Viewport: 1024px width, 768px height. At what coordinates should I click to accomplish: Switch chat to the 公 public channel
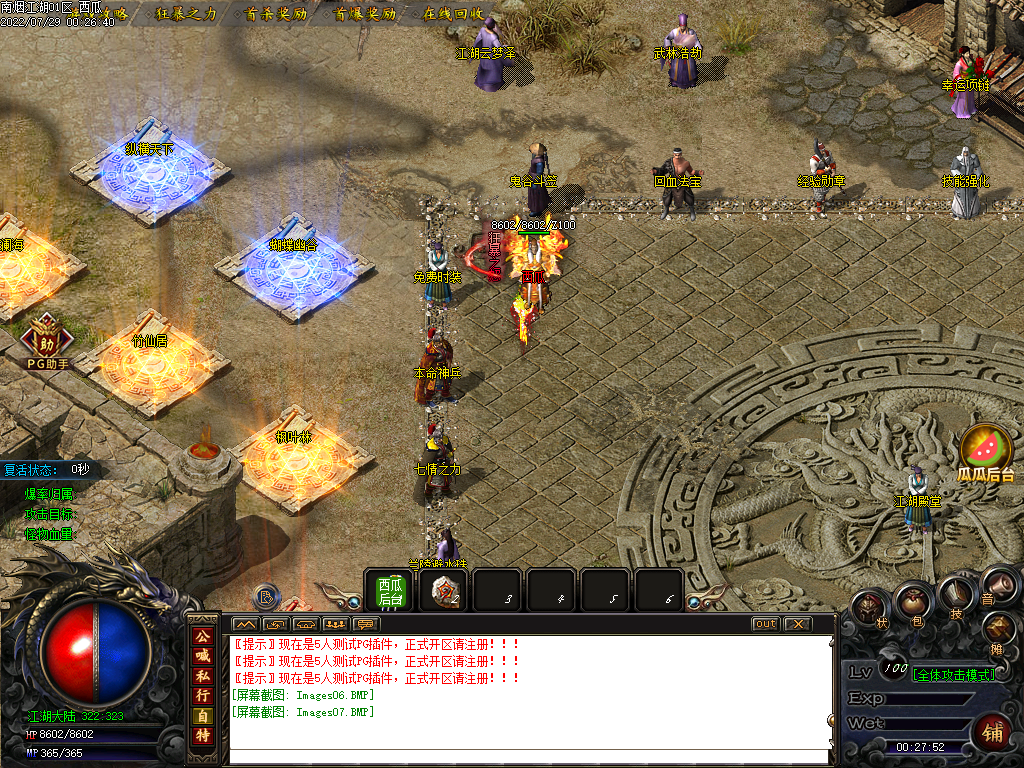coord(203,636)
